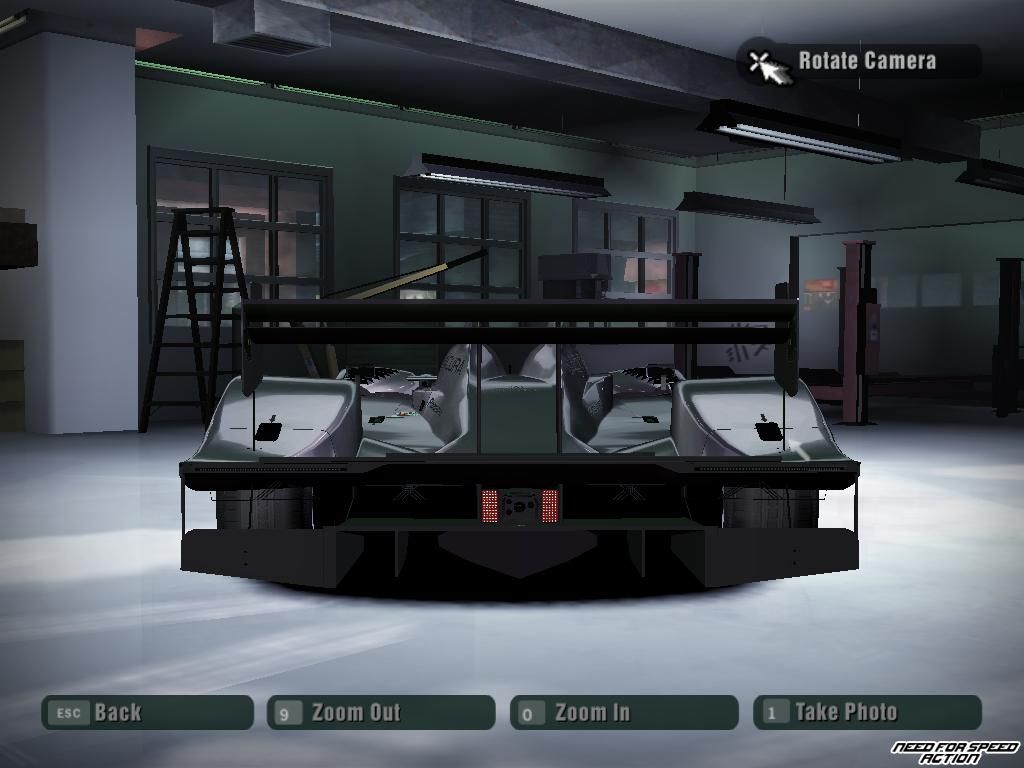Take a photo of the car
Viewport: 1024px width, 768px height.
tap(867, 713)
